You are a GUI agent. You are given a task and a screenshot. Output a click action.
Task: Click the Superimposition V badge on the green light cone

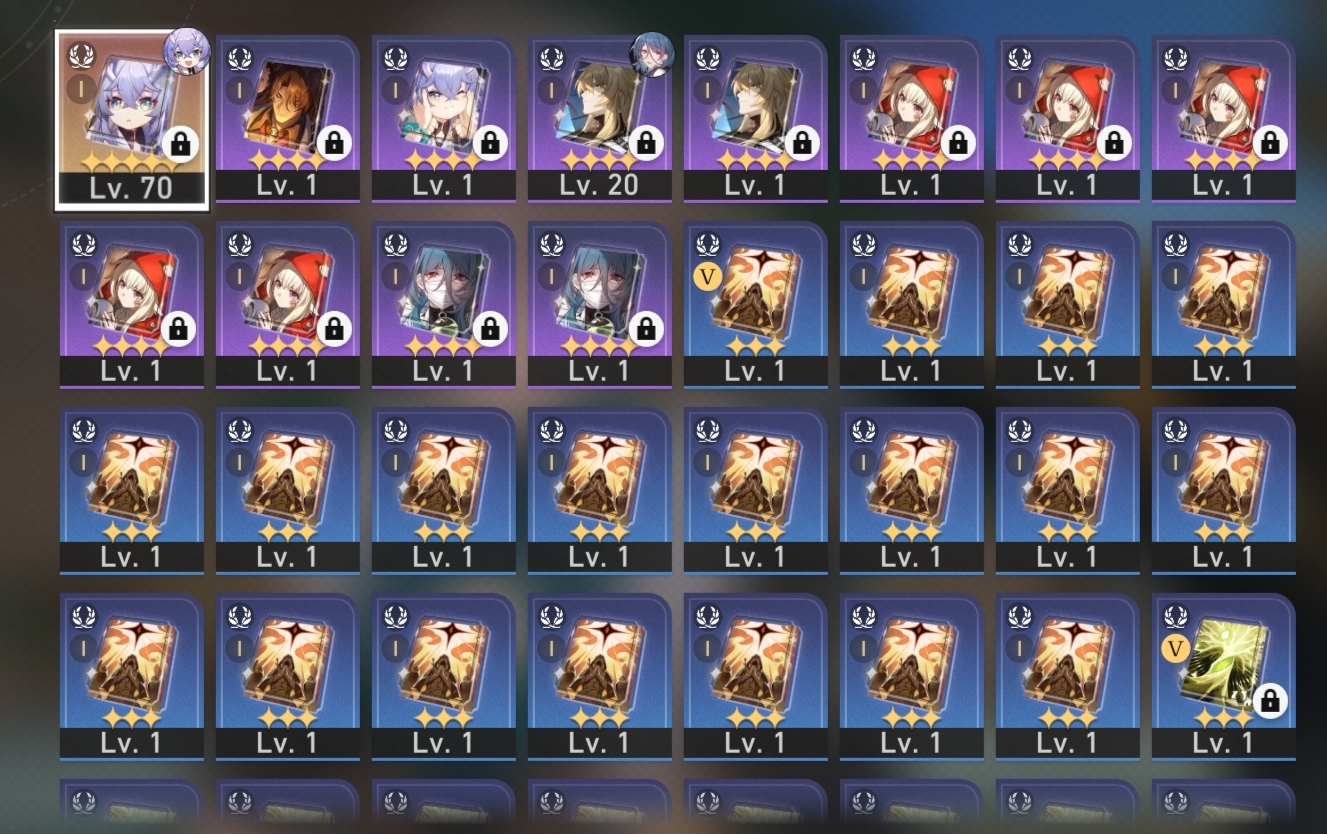point(1175,649)
